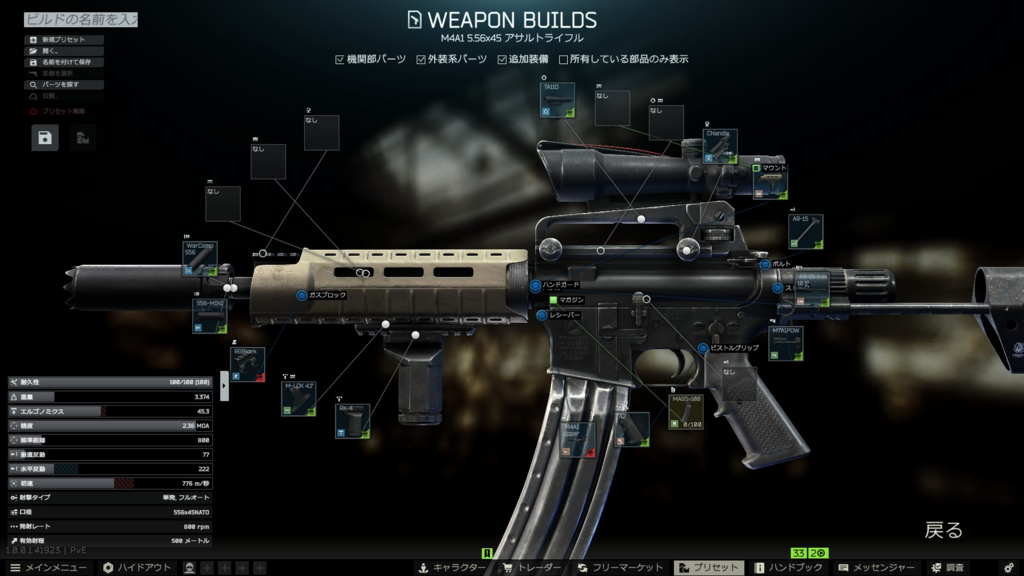Image resolution: width=1024 pixels, height=576 pixels.
Task: Toggle the 追加装備 checkbox
Action: [x=503, y=60]
